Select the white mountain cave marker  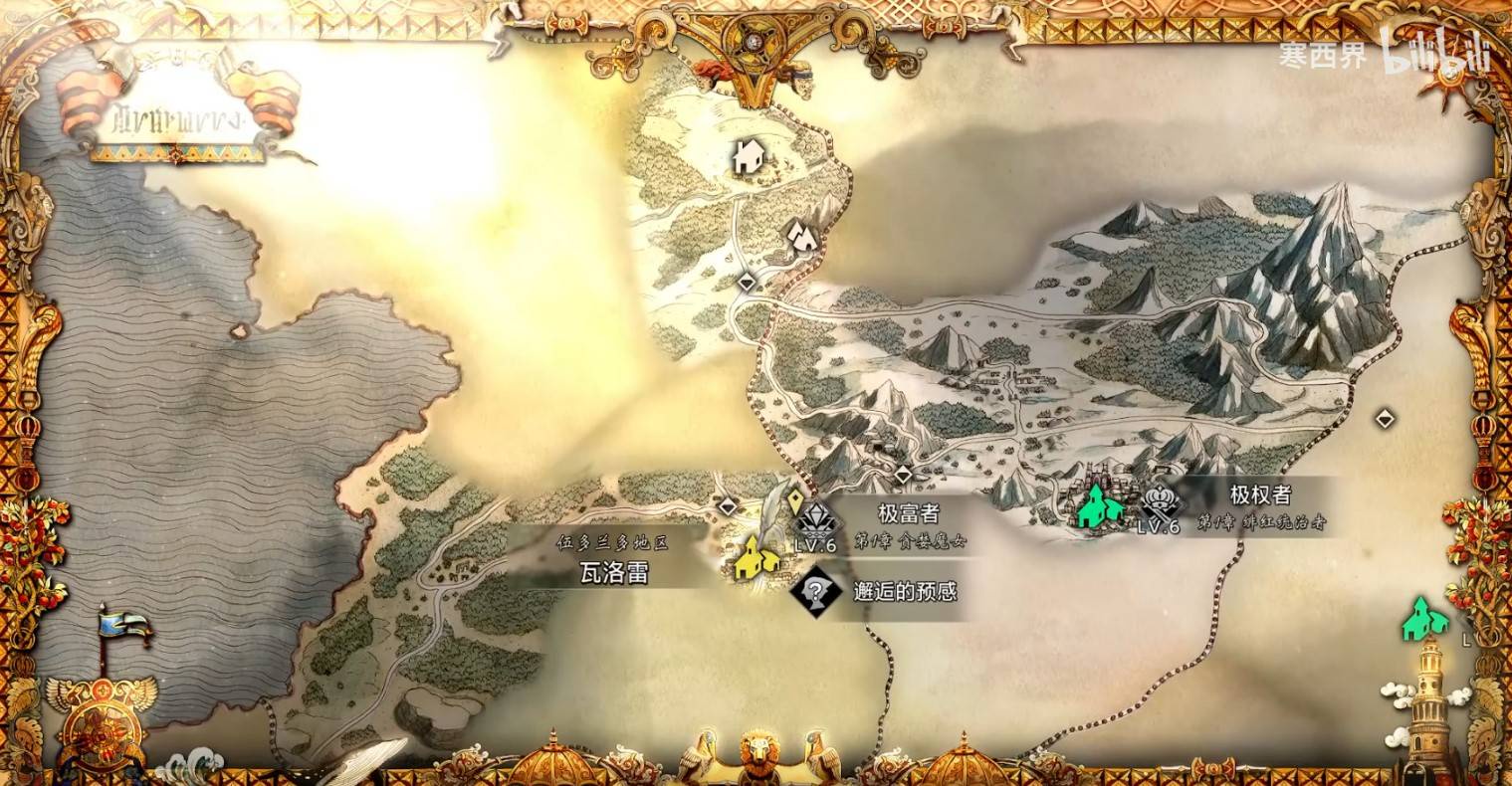click(802, 235)
